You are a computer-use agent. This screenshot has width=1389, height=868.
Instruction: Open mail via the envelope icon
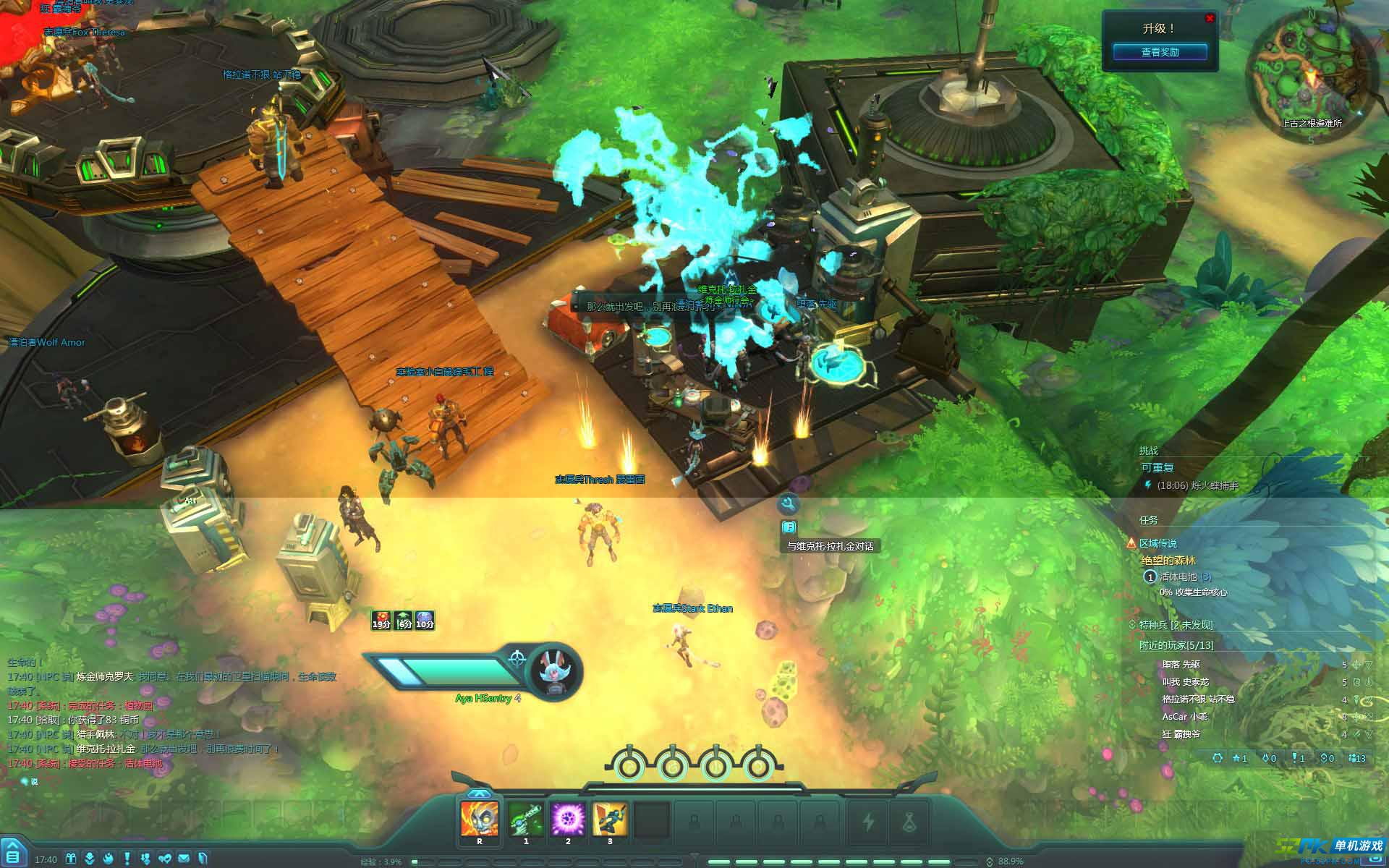pyautogui.click(x=184, y=859)
